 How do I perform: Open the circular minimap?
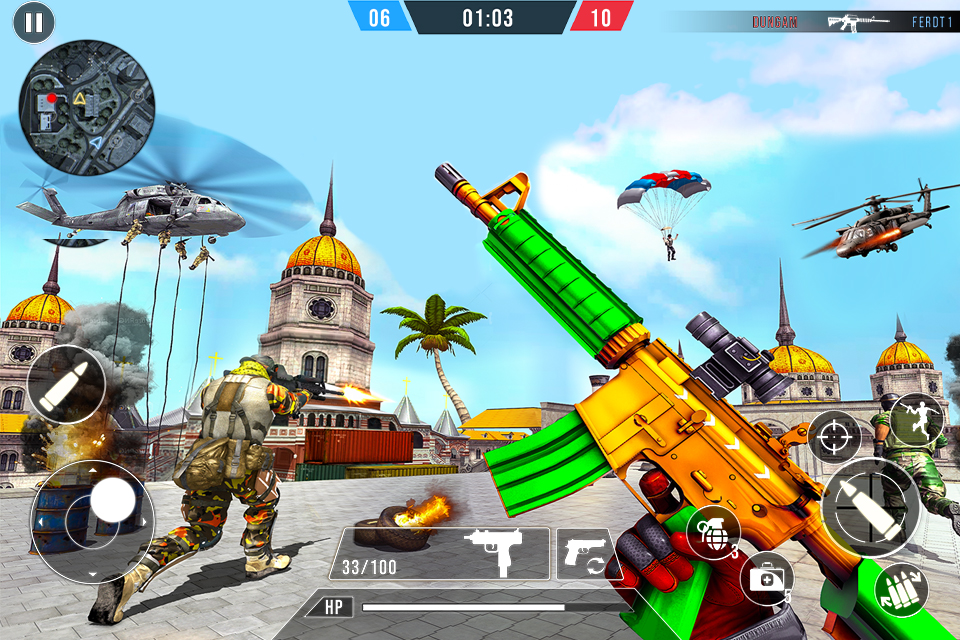86,107
